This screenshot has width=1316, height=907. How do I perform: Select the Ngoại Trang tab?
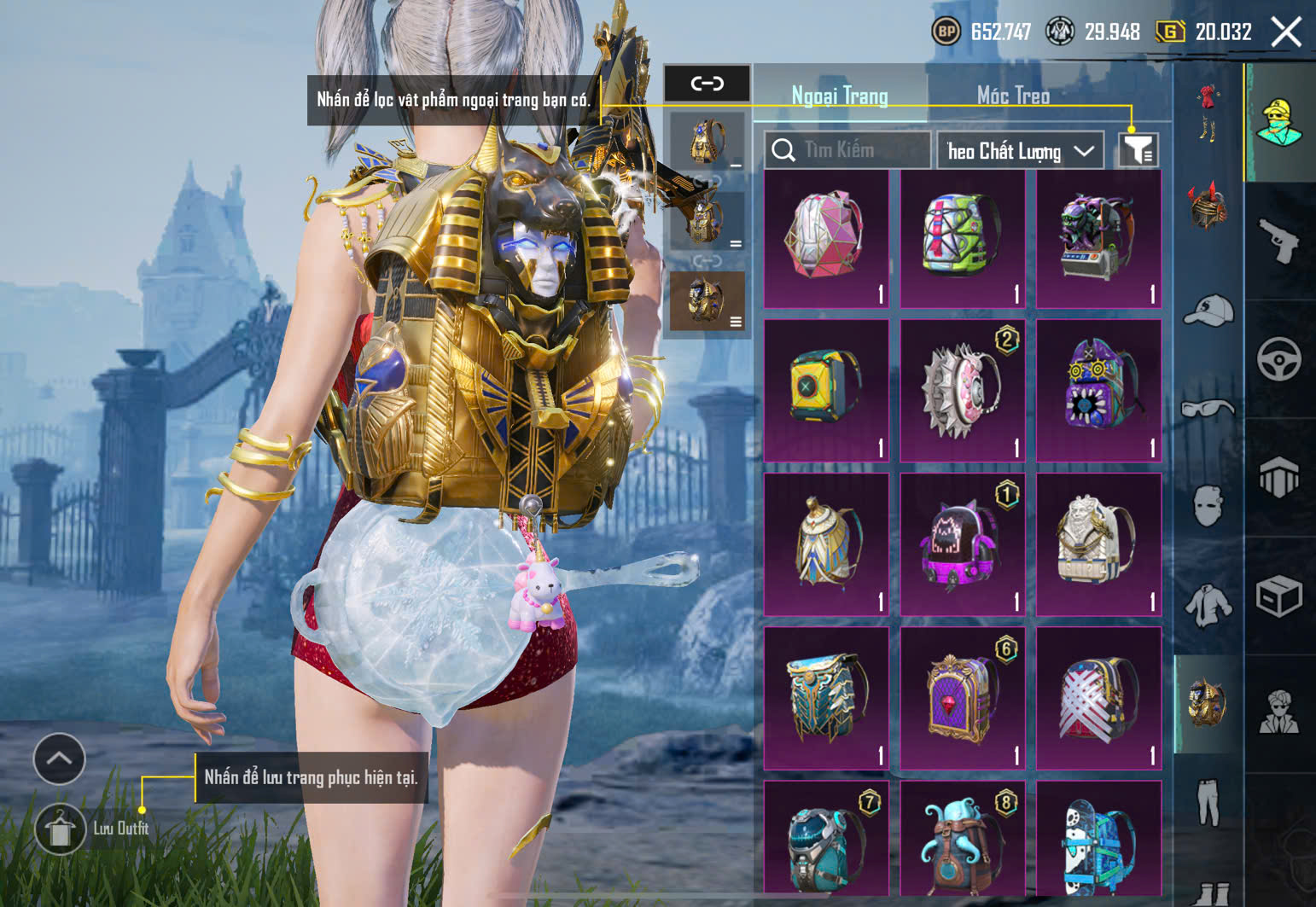coord(840,96)
